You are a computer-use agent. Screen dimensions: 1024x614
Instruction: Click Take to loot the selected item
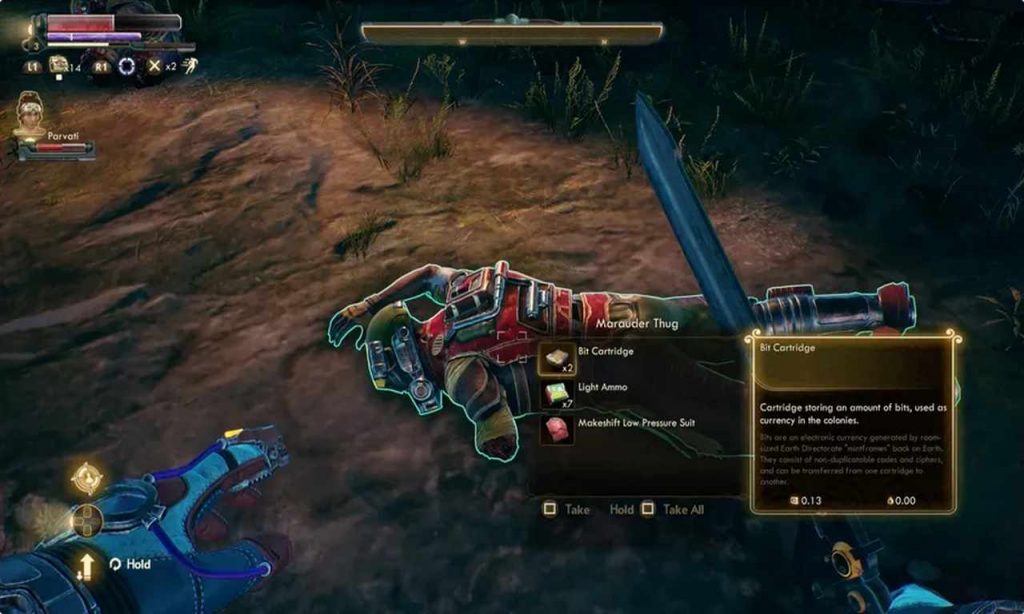(566, 509)
